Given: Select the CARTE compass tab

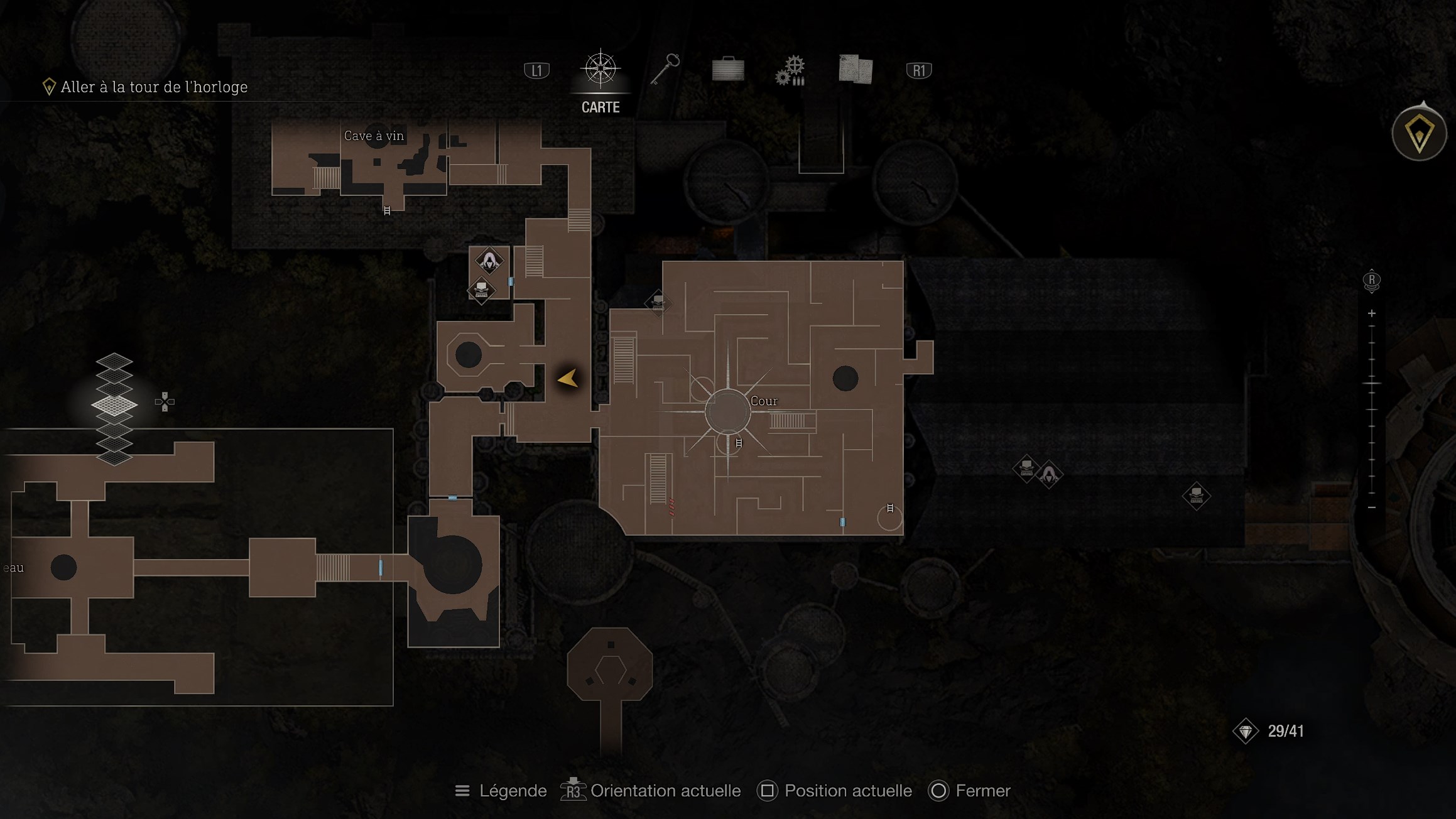Looking at the screenshot, I should pyautogui.click(x=600, y=69).
